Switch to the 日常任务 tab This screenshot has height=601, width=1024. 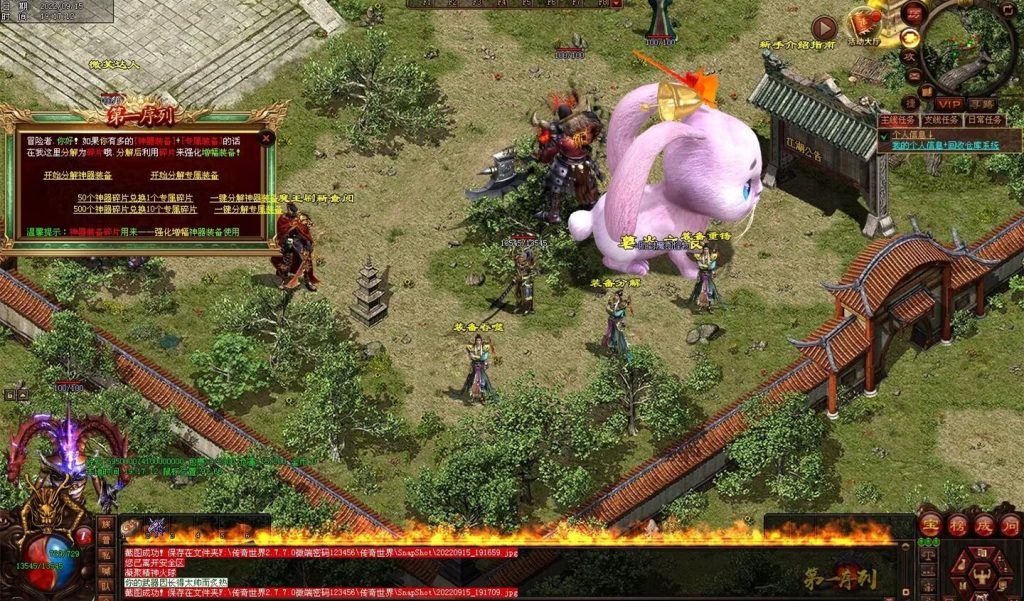[x=984, y=120]
